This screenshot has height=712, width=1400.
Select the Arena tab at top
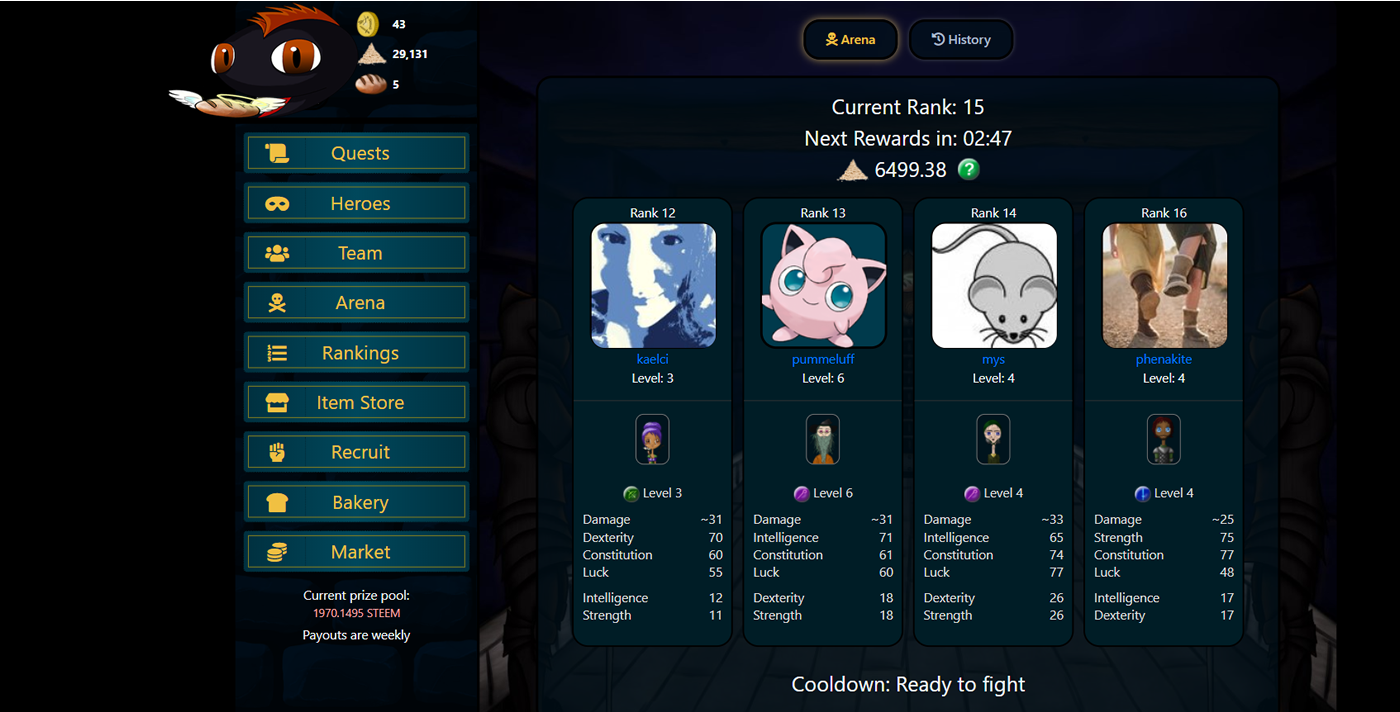(850, 40)
